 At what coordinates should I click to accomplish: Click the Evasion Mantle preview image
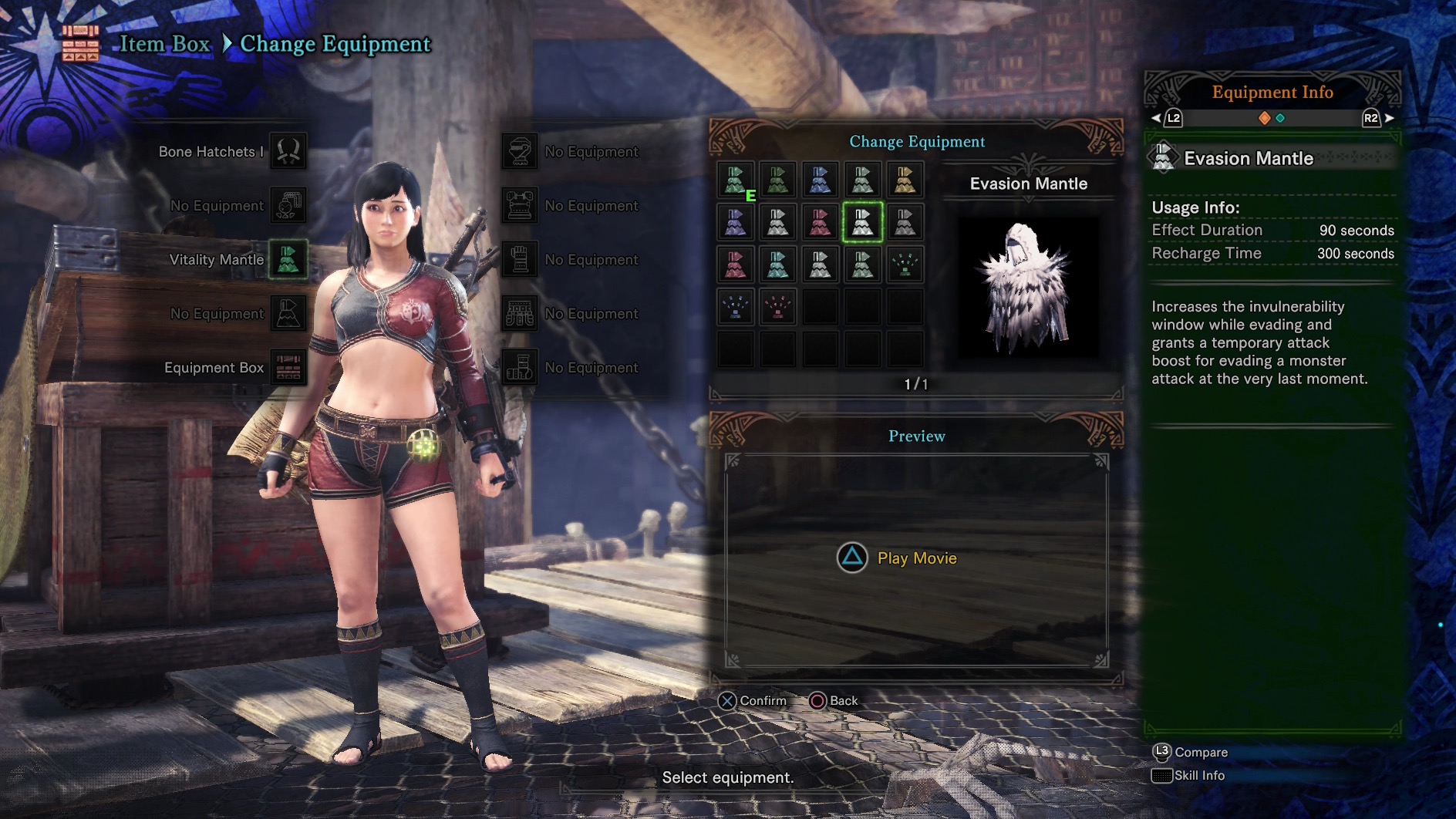click(1027, 287)
